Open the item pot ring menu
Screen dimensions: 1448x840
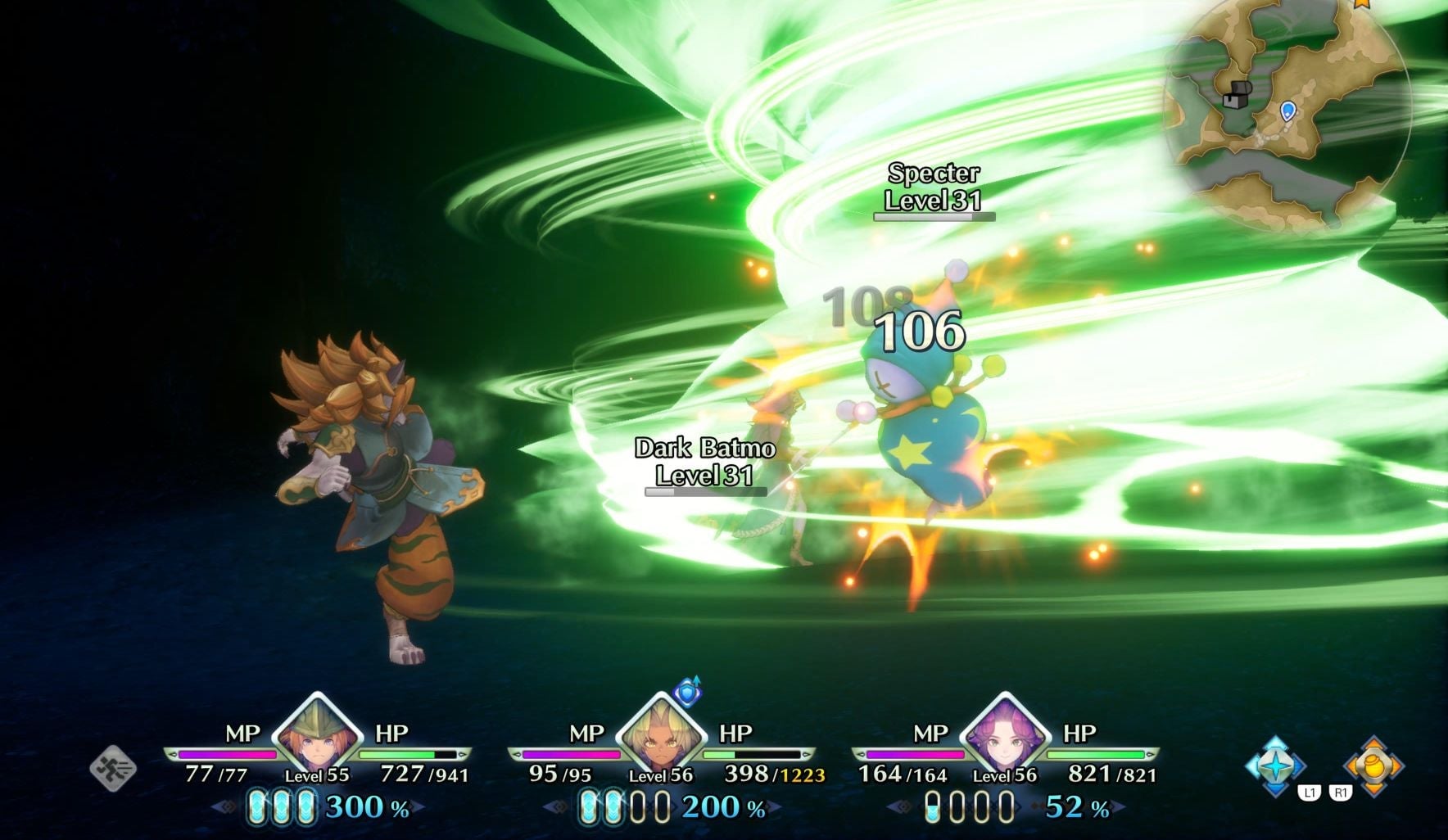(x=1373, y=766)
